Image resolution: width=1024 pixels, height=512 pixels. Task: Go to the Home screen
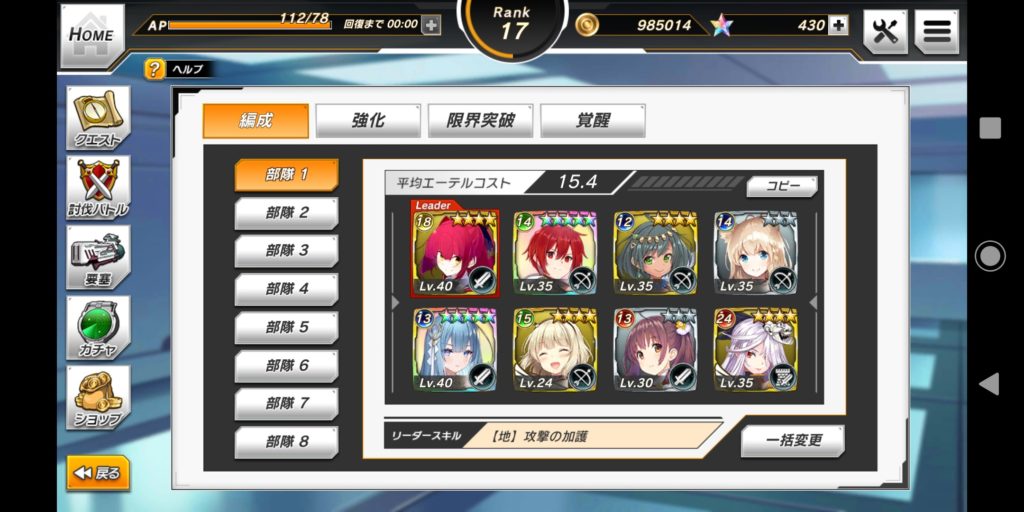pyautogui.click(x=92, y=35)
